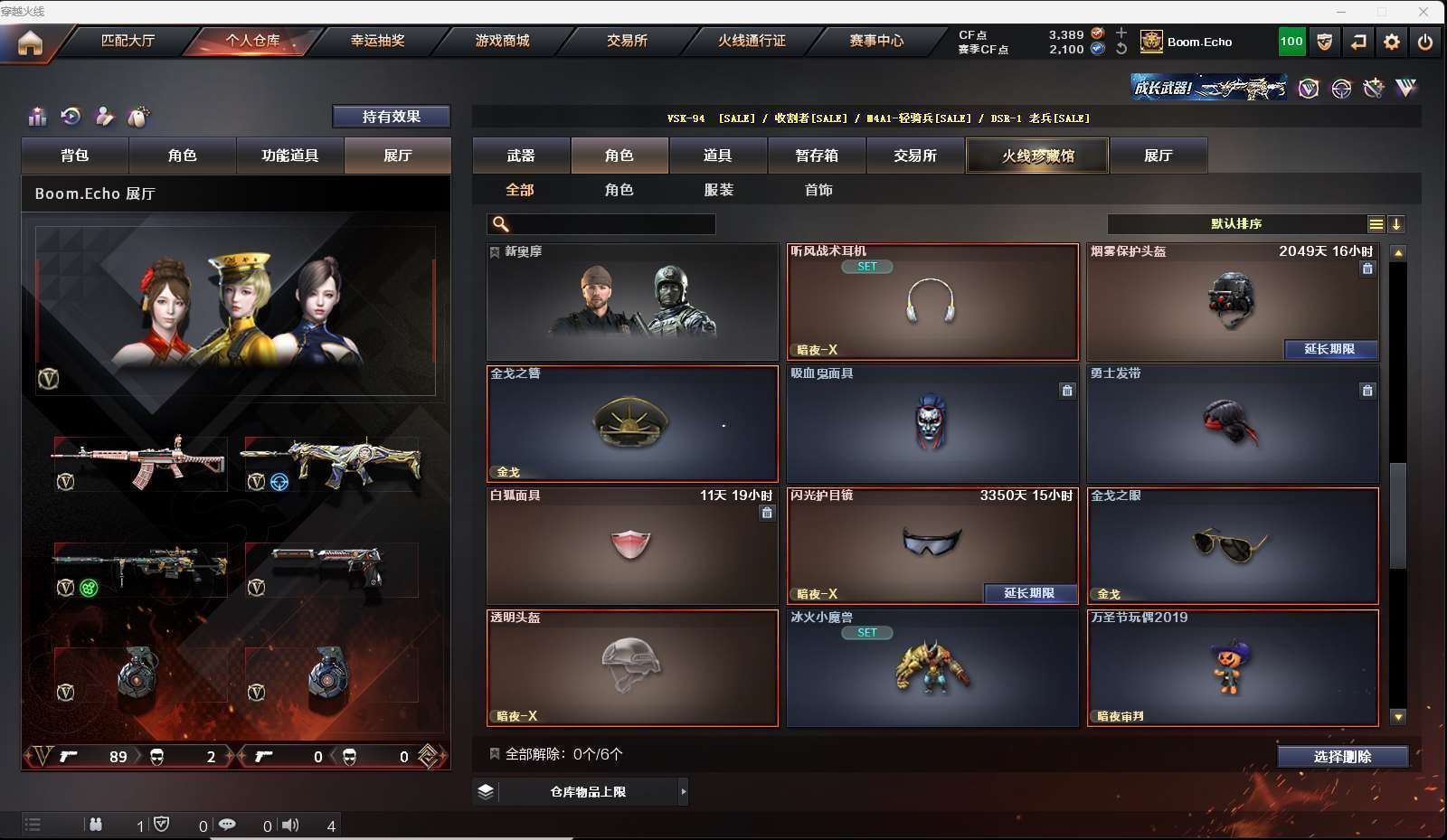Switch to the 背包 backpack tab

tap(75, 156)
